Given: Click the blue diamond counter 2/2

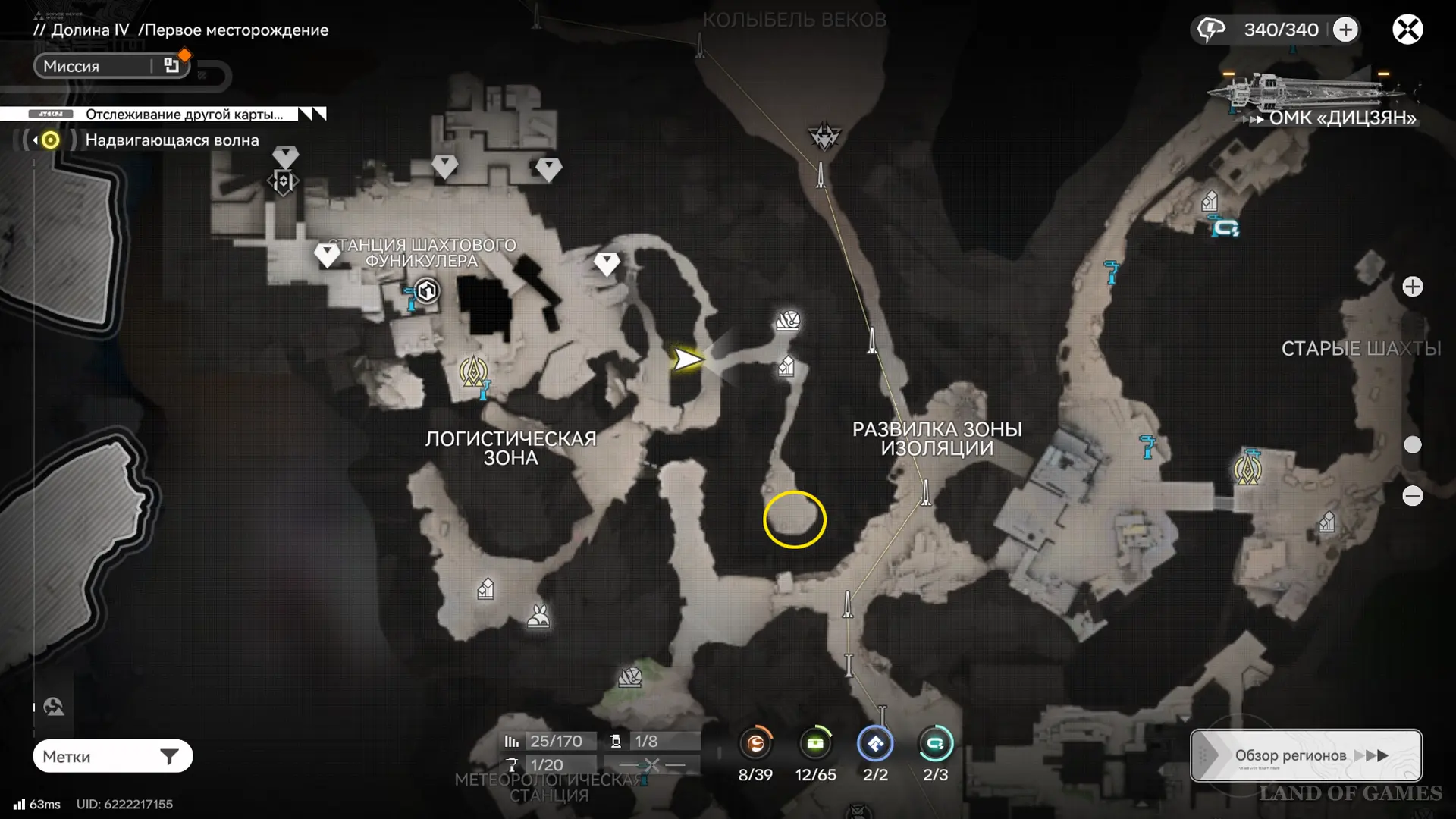Looking at the screenshot, I should (875, 744).
